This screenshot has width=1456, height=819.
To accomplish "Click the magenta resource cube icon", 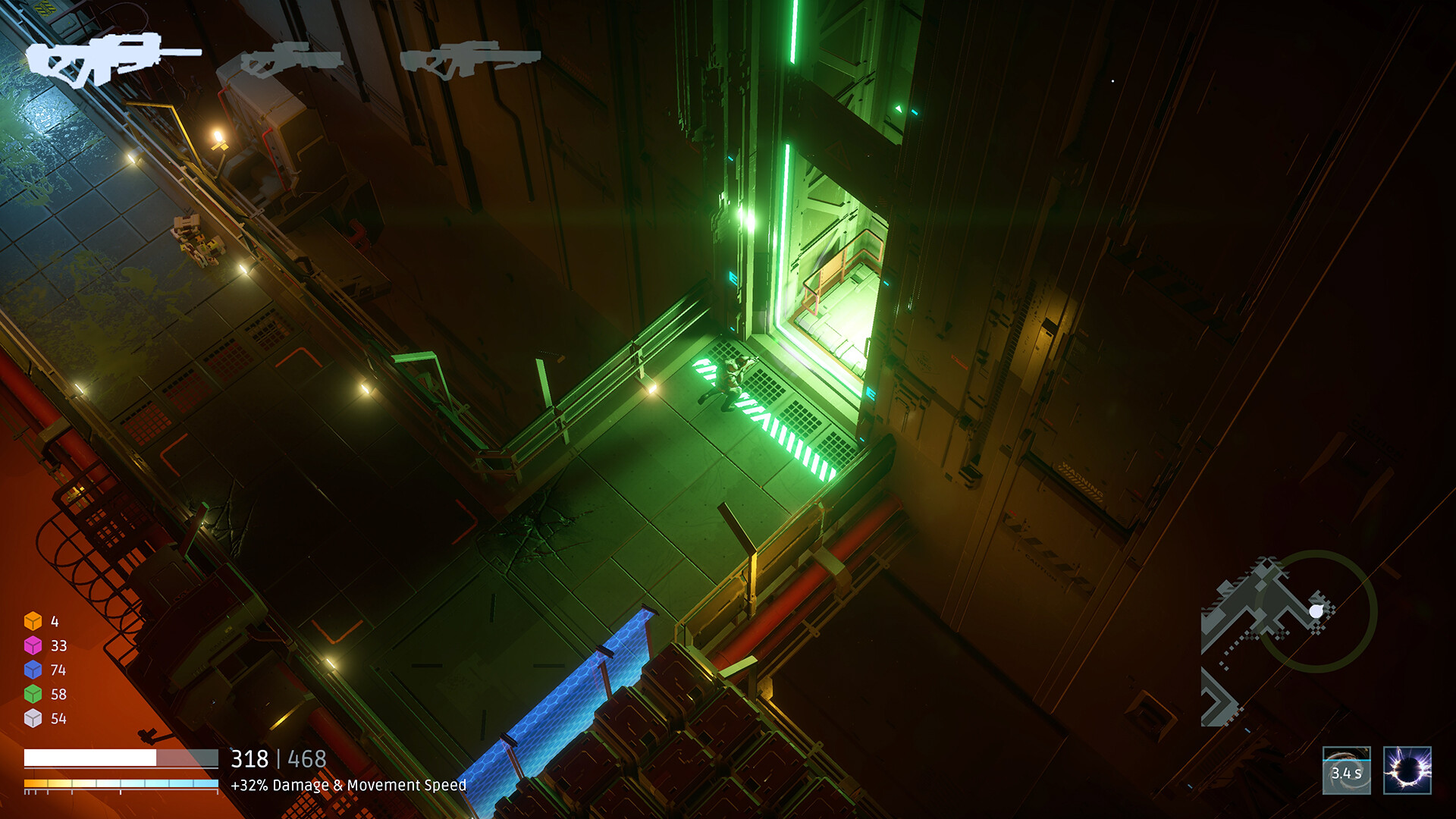I will click(x=33, y=646).
